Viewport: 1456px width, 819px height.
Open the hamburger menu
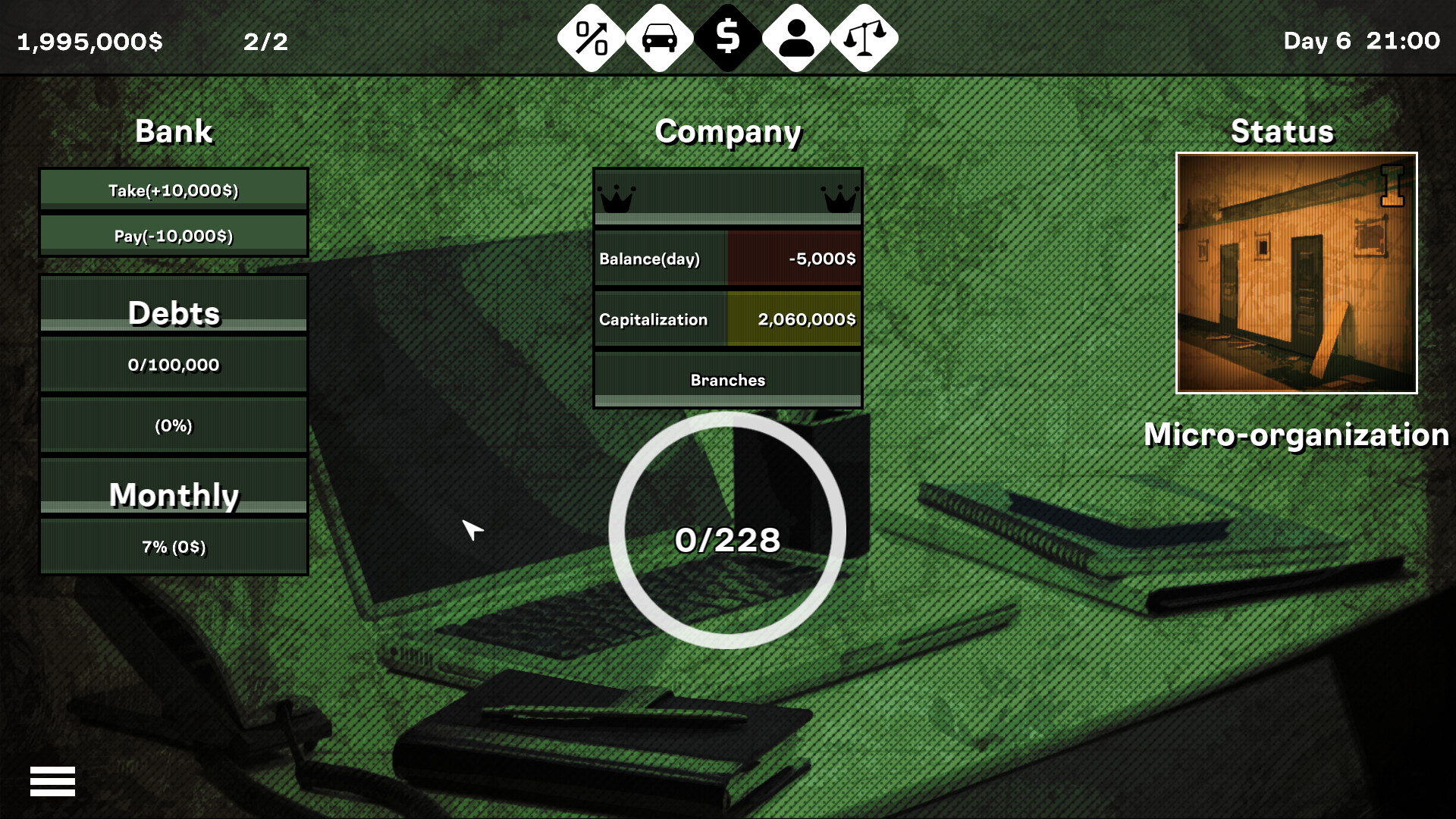52,780
